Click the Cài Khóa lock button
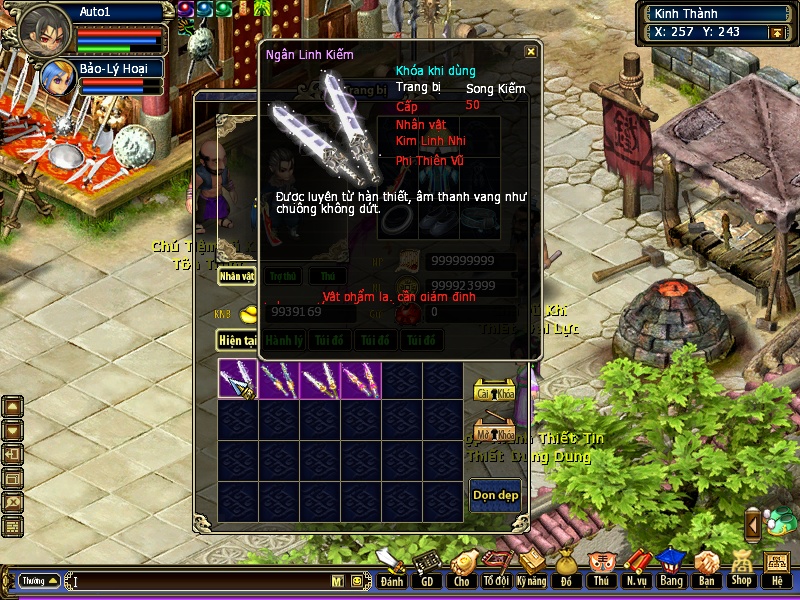 494,391
